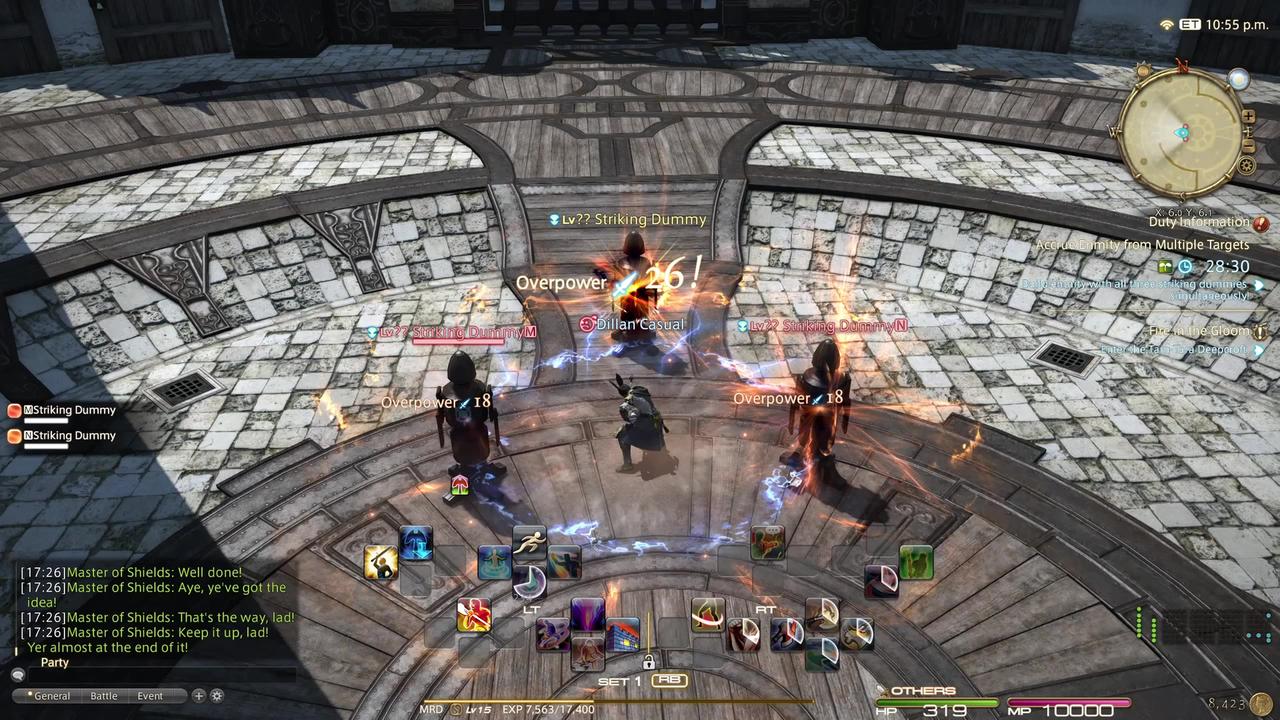Switch to the Event chat tab
The height and width of the screenshot is (720, 1280).
[149, 695]
